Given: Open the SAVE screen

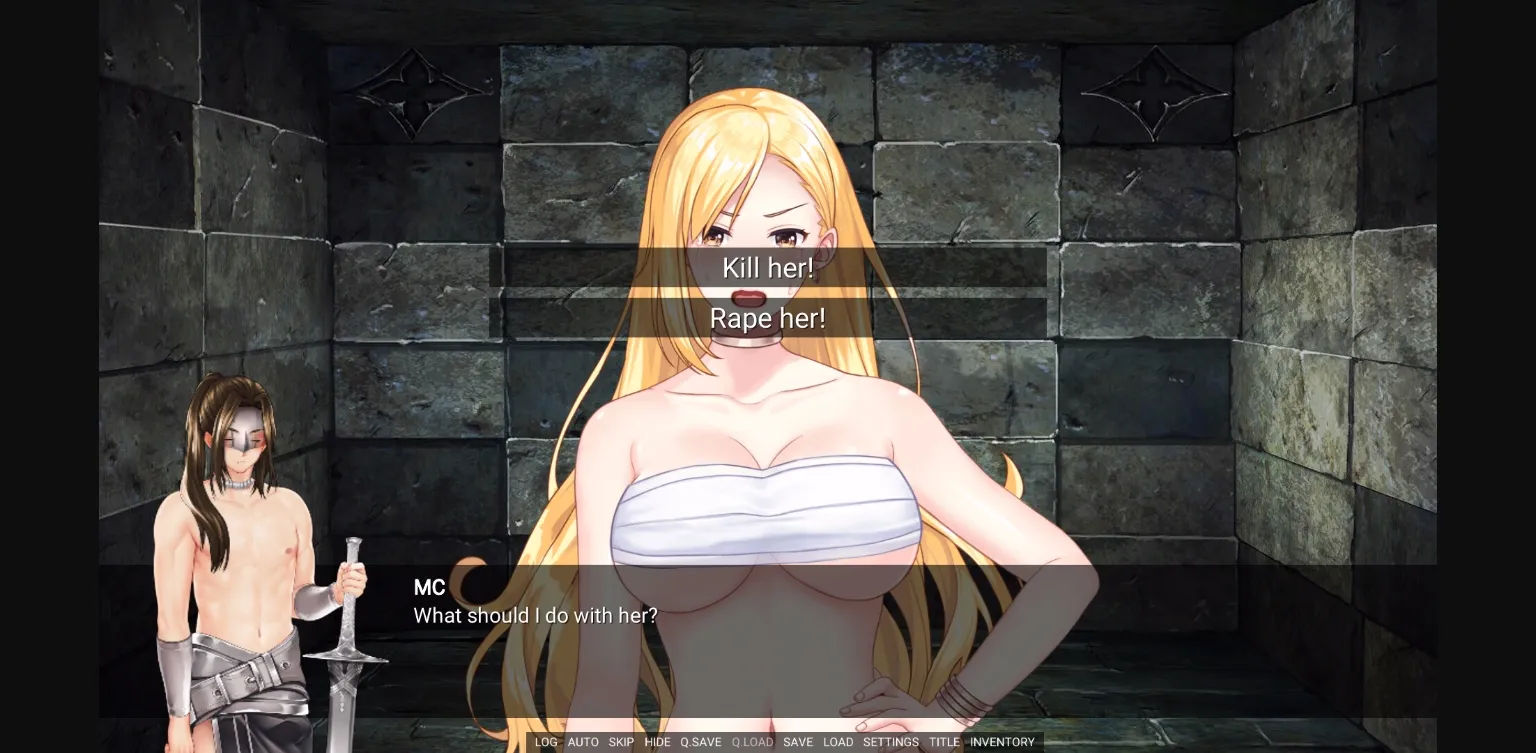Looking at the screenshot, I should point(798,742).
